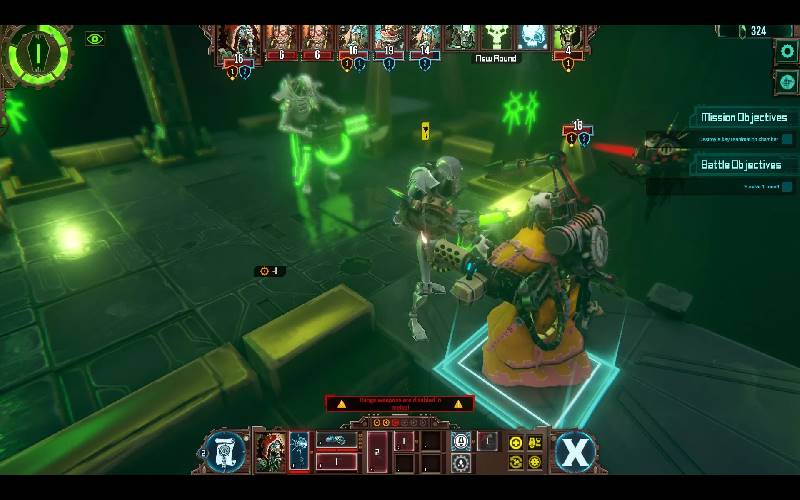This screenshot has width=800, height=500.
Task: Open the round icon below the gear button
Action: click(x=787, y=81)
